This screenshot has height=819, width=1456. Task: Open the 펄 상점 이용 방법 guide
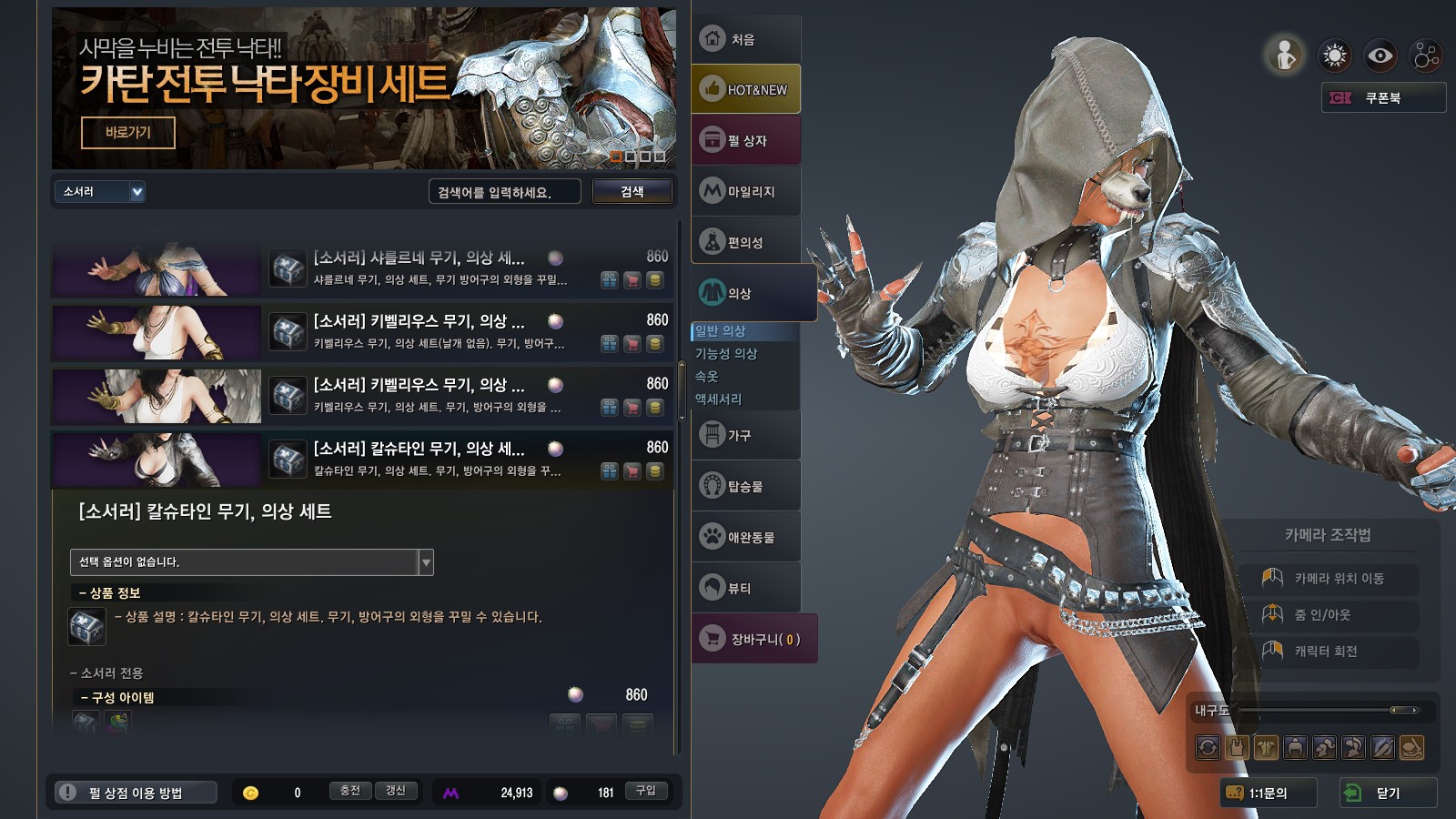point(136,793)
